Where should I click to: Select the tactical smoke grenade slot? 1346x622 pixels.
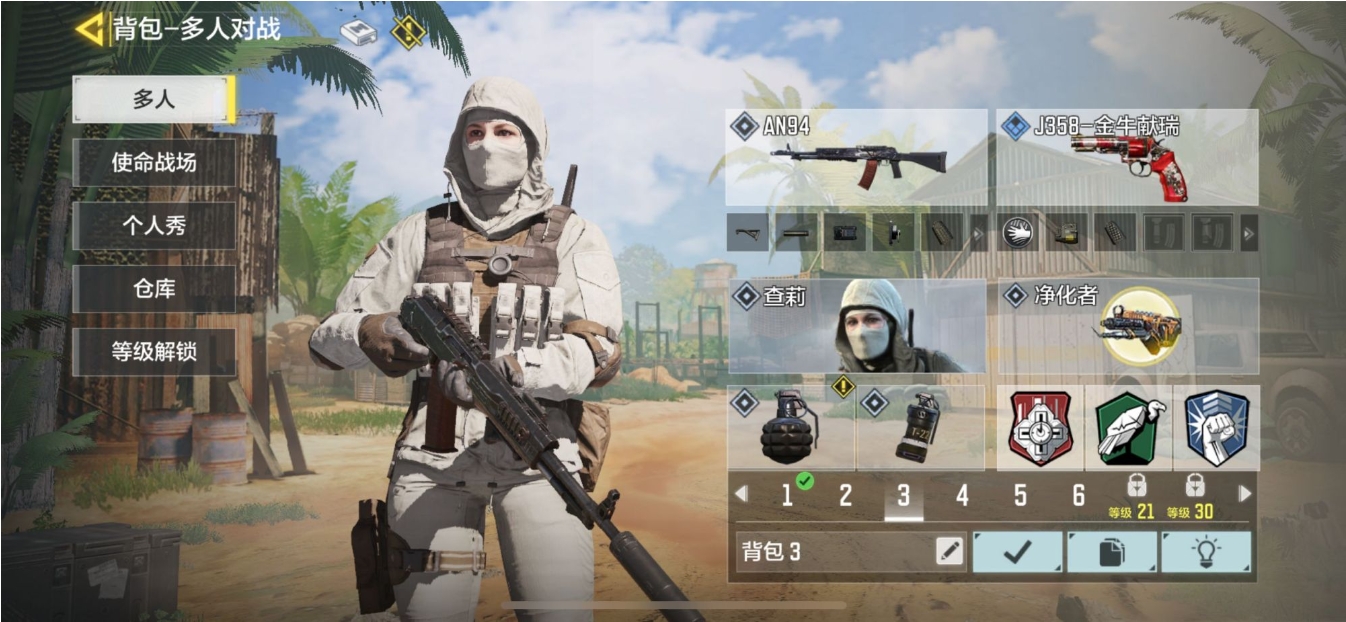click(x=918, y=429)
